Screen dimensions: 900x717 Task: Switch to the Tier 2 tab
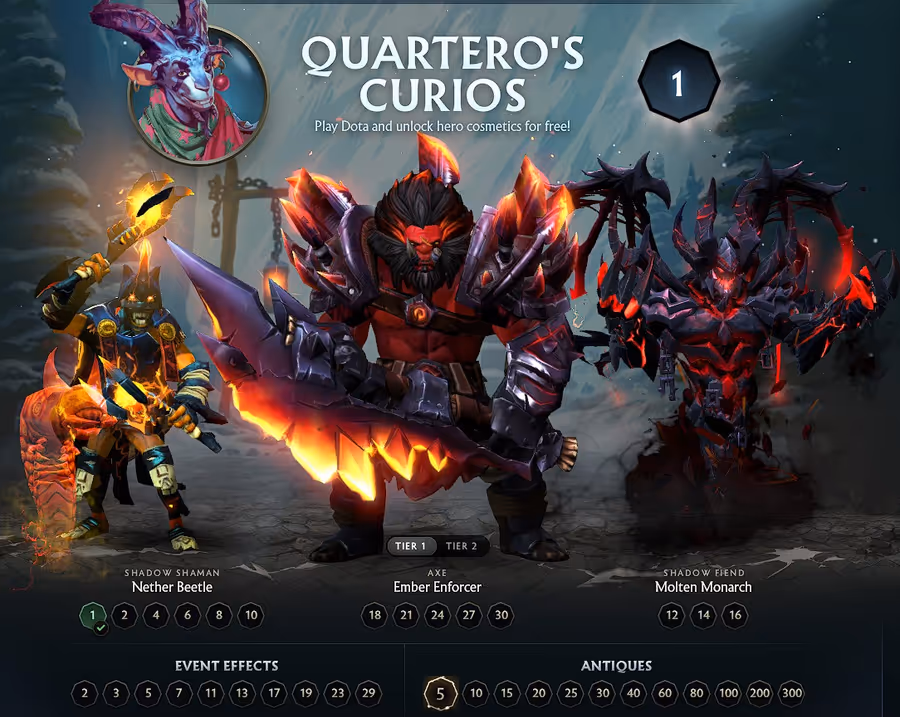click(x=461, y=546)
